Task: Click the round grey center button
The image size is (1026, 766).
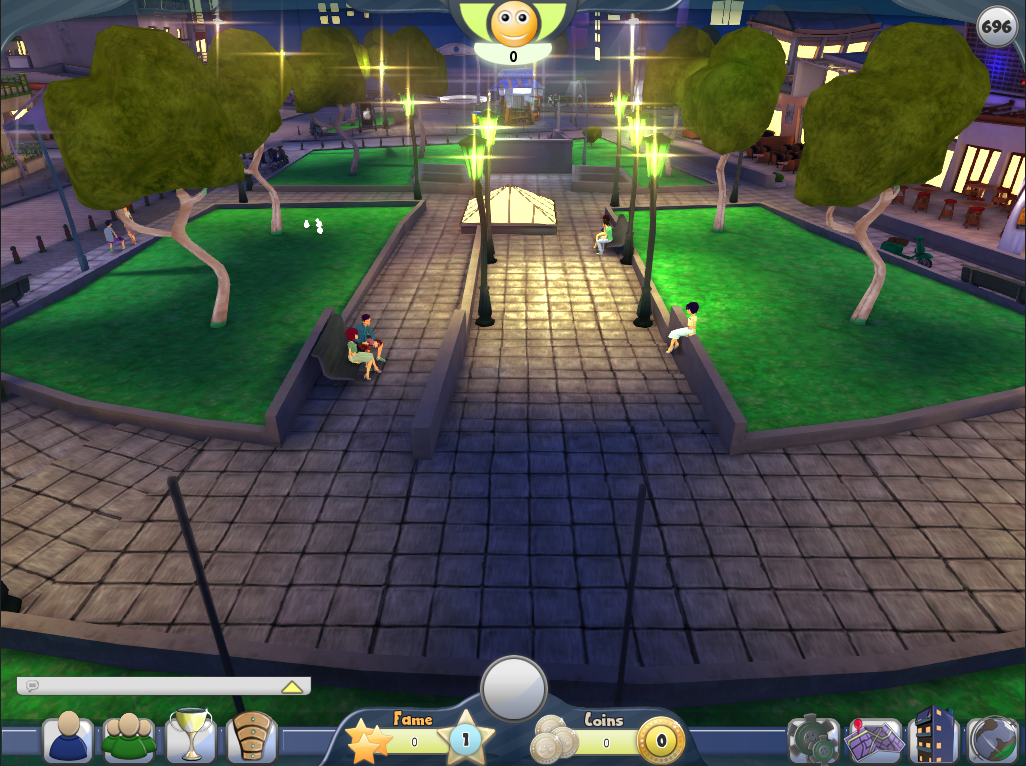Action: (x=514, y=688)
